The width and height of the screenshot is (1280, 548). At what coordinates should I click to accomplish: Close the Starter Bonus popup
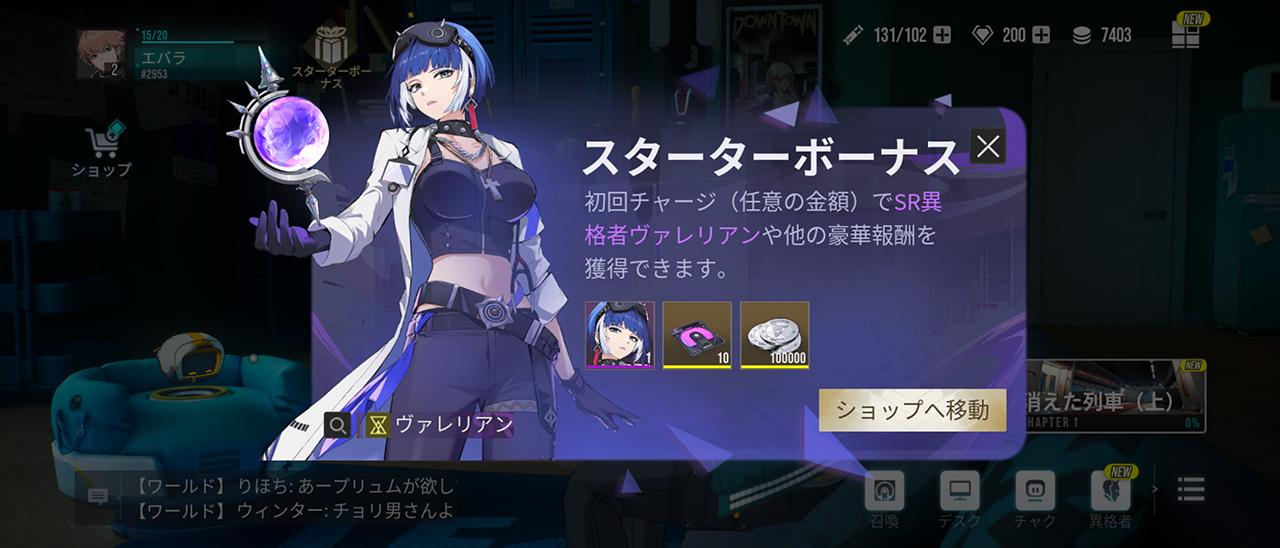[x=988, y=147]
